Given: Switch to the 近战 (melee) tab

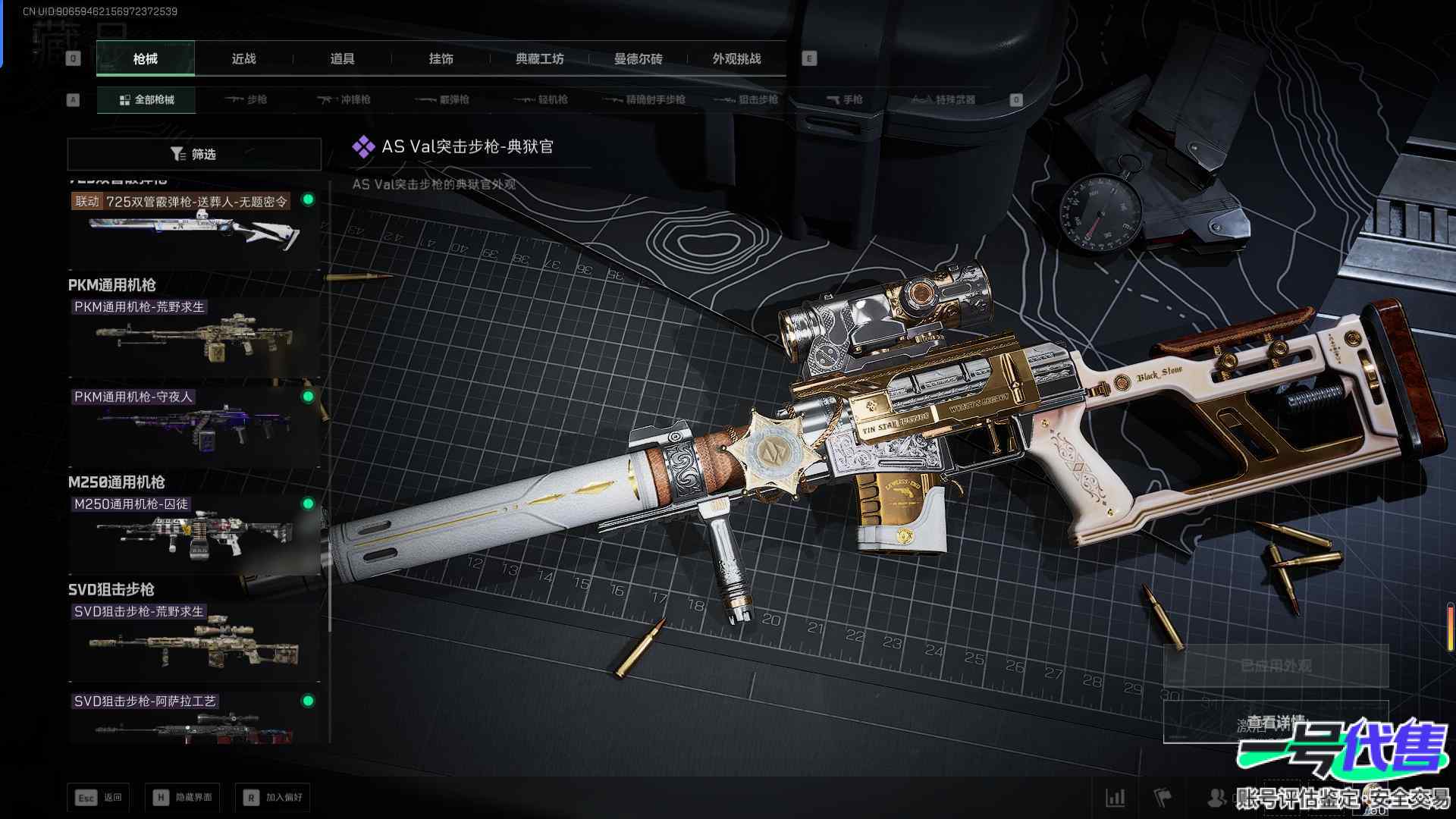Looking at the screenshot, I should coord(243,58).
